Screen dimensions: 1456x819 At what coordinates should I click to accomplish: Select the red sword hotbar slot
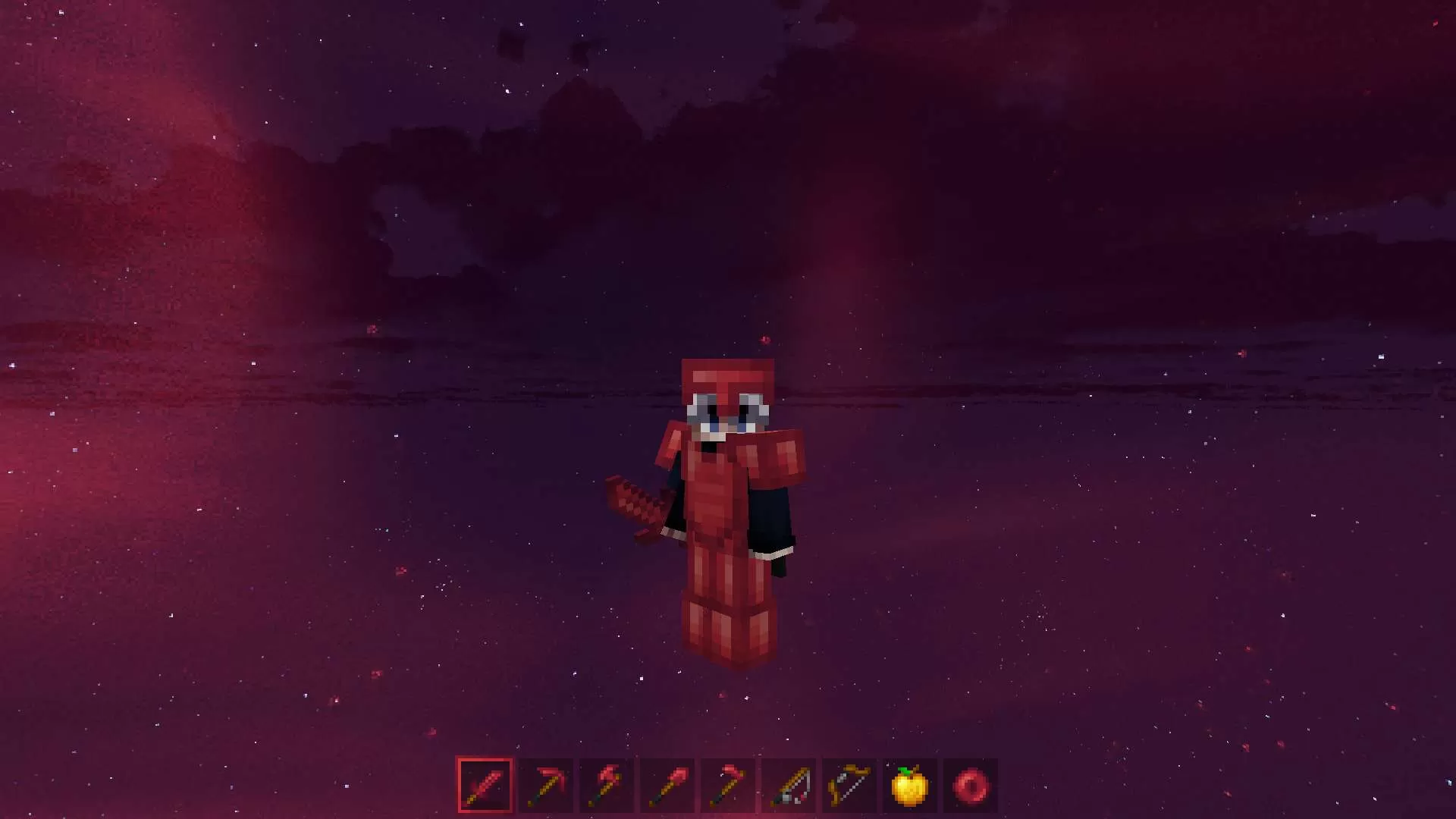click(485, 786)
